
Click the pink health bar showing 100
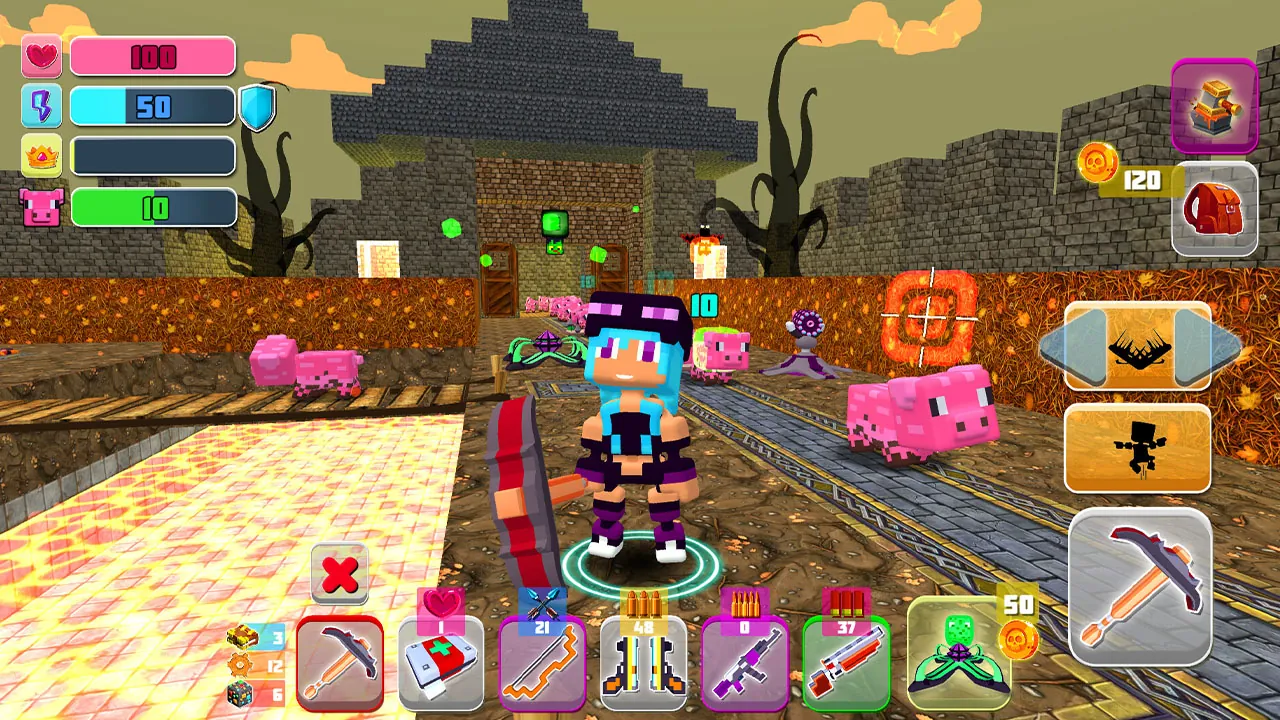153,56
